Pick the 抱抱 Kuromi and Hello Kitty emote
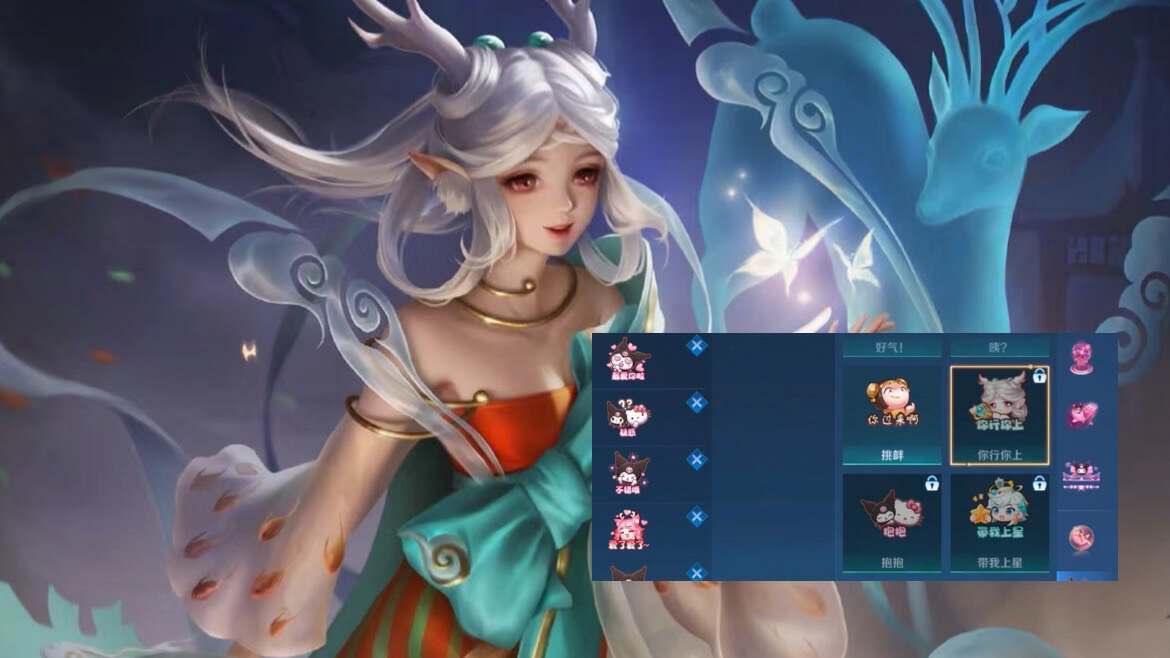 (891, 522)
